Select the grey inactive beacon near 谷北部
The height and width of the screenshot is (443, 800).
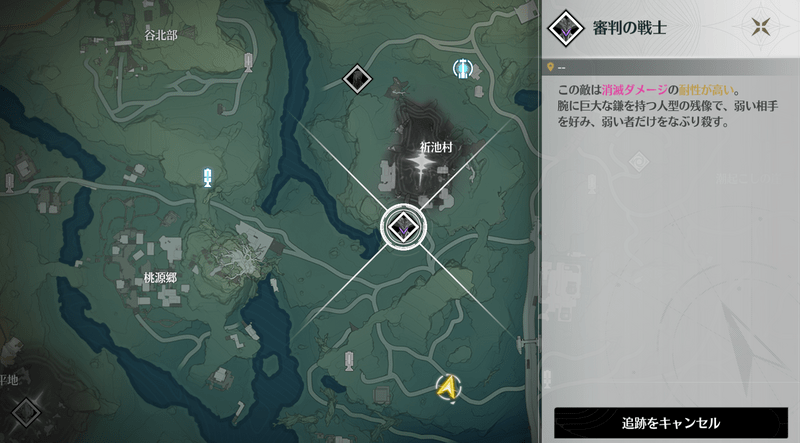click(x=248, y=63)
